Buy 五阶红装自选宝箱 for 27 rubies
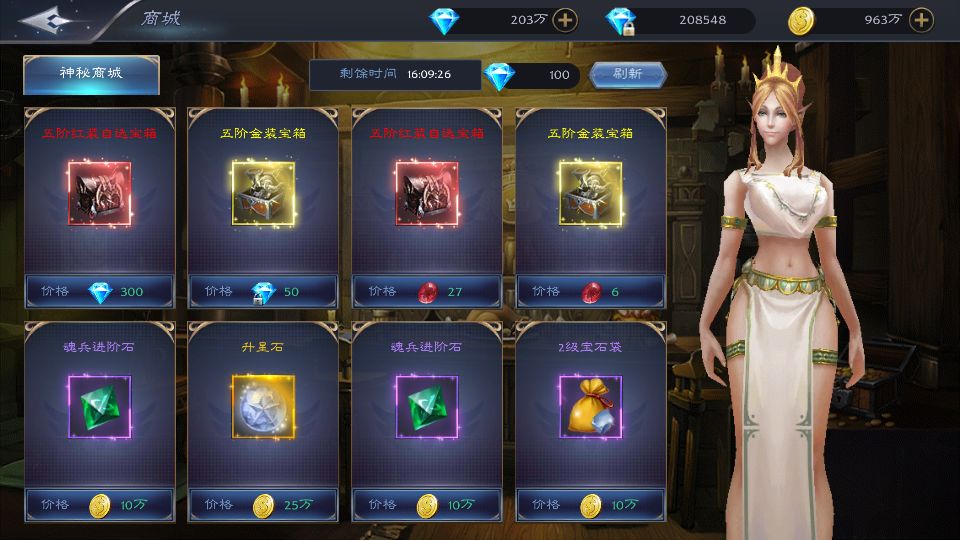The image size is (960, 540). click(x=427, y=292)
